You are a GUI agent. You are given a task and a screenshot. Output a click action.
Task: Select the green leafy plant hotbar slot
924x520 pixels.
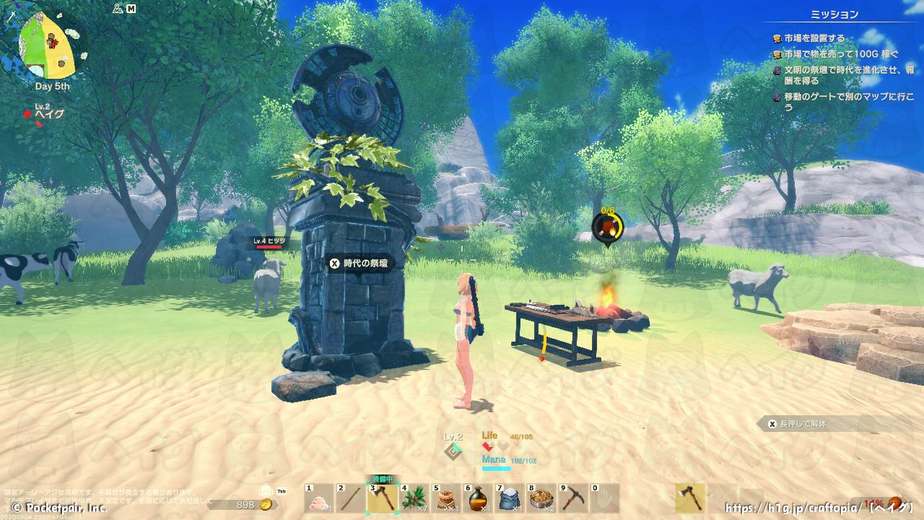413,498
